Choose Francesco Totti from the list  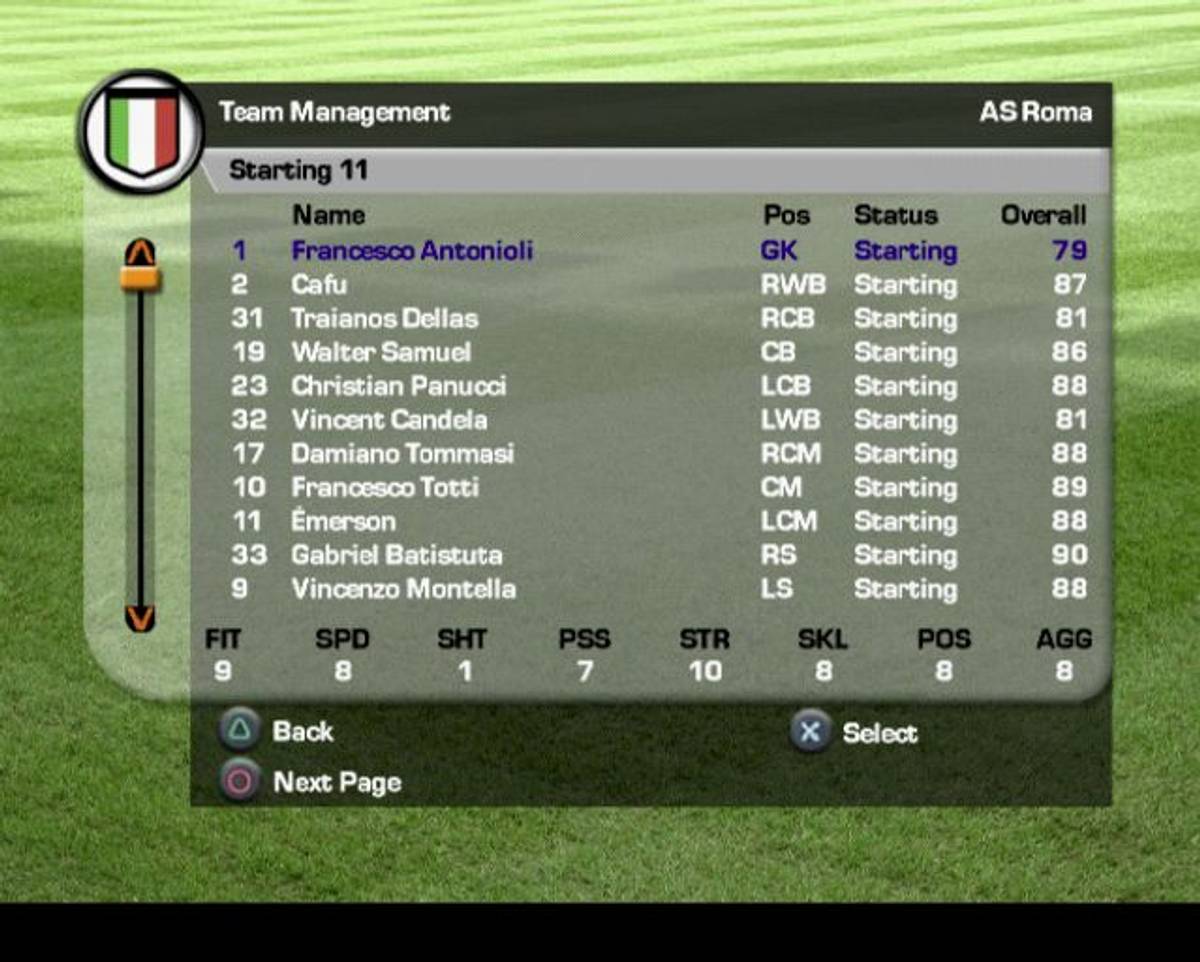point(385,488)
